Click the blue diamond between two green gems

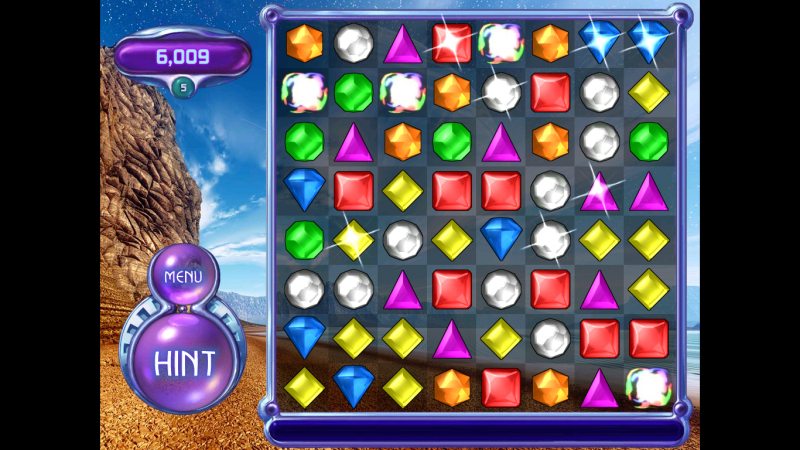click(303, 190)
